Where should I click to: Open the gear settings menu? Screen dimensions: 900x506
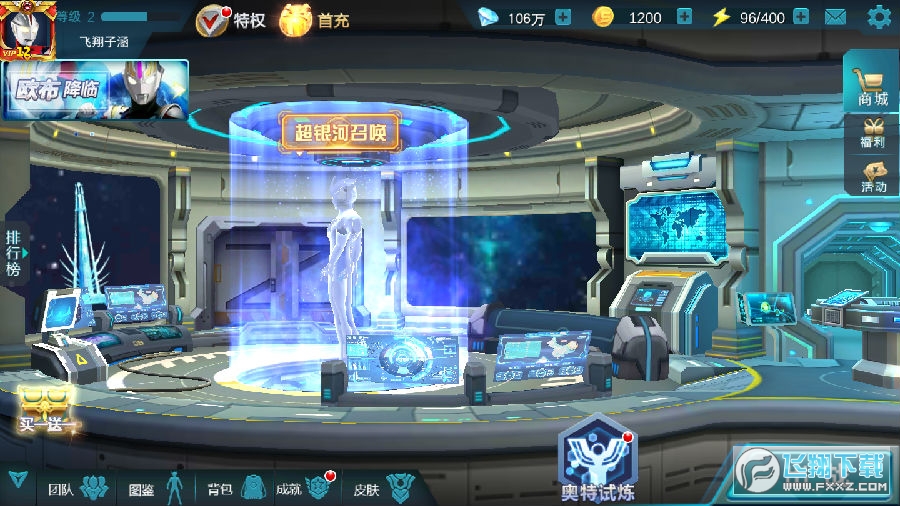point(879,17)
